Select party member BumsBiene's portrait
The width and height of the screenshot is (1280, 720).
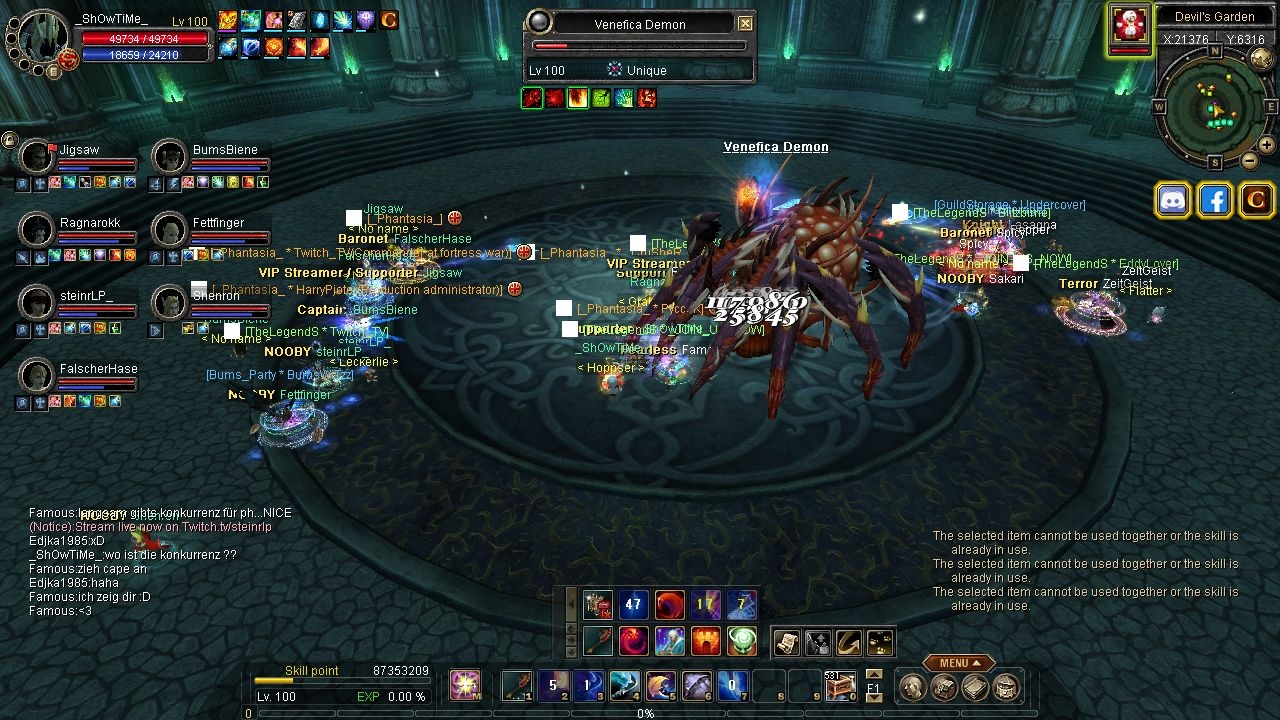pyautogui.click(x=170, y=156)
